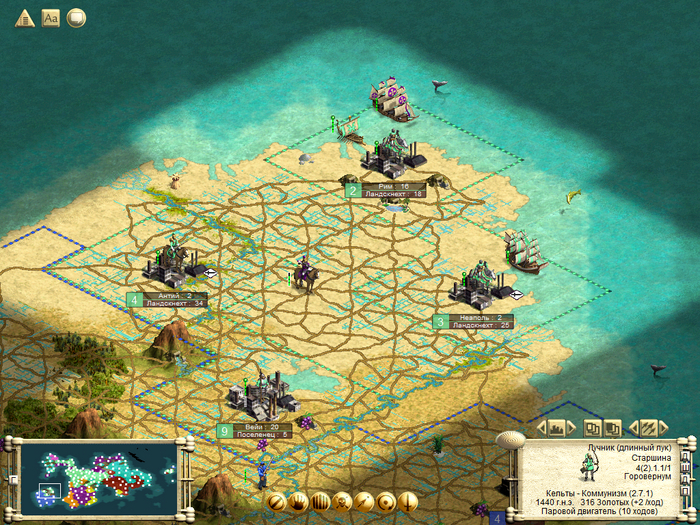Click the diagonal arrow unit order
The height and width of the screenshot is (525, 700).
pyautogui.click(x=364, y=501)
